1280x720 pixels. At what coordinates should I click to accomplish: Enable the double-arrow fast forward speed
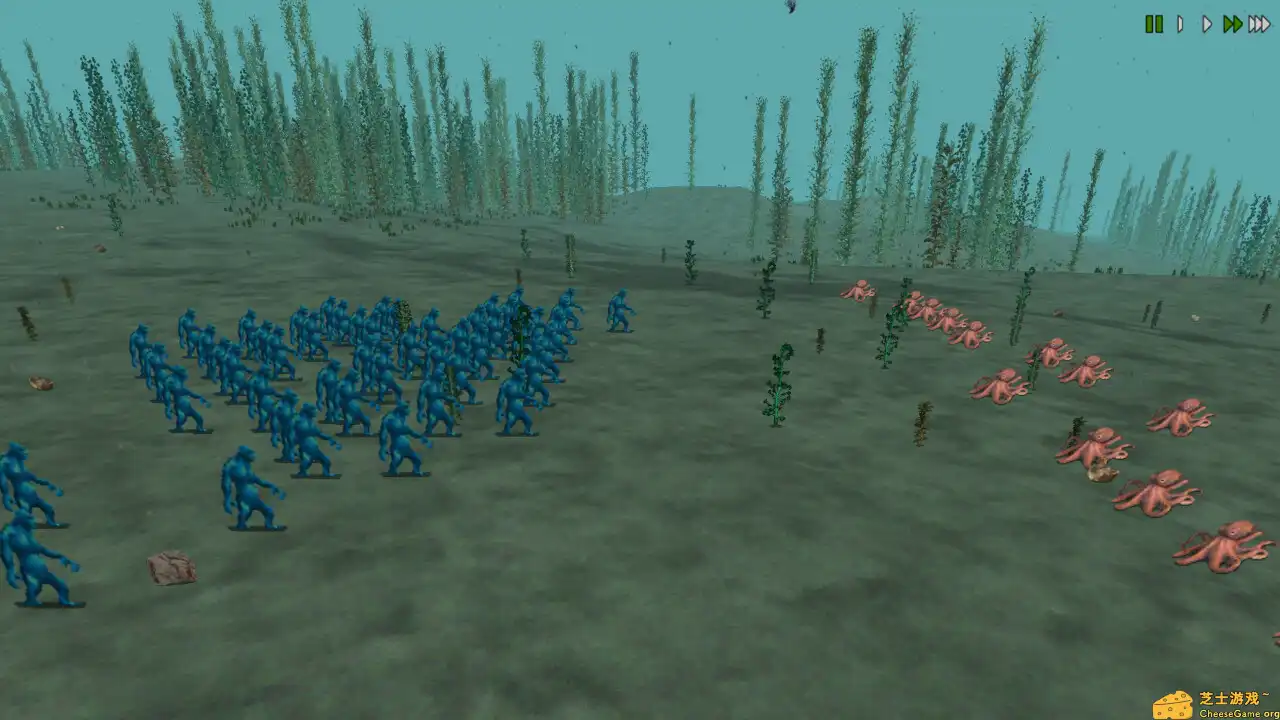1233,24
